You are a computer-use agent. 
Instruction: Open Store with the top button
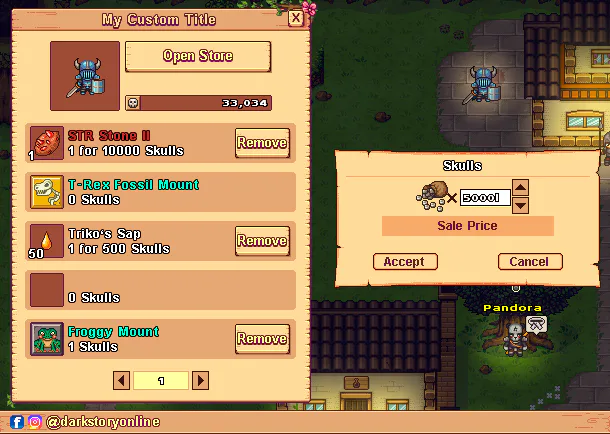click(x=198, y=57)
